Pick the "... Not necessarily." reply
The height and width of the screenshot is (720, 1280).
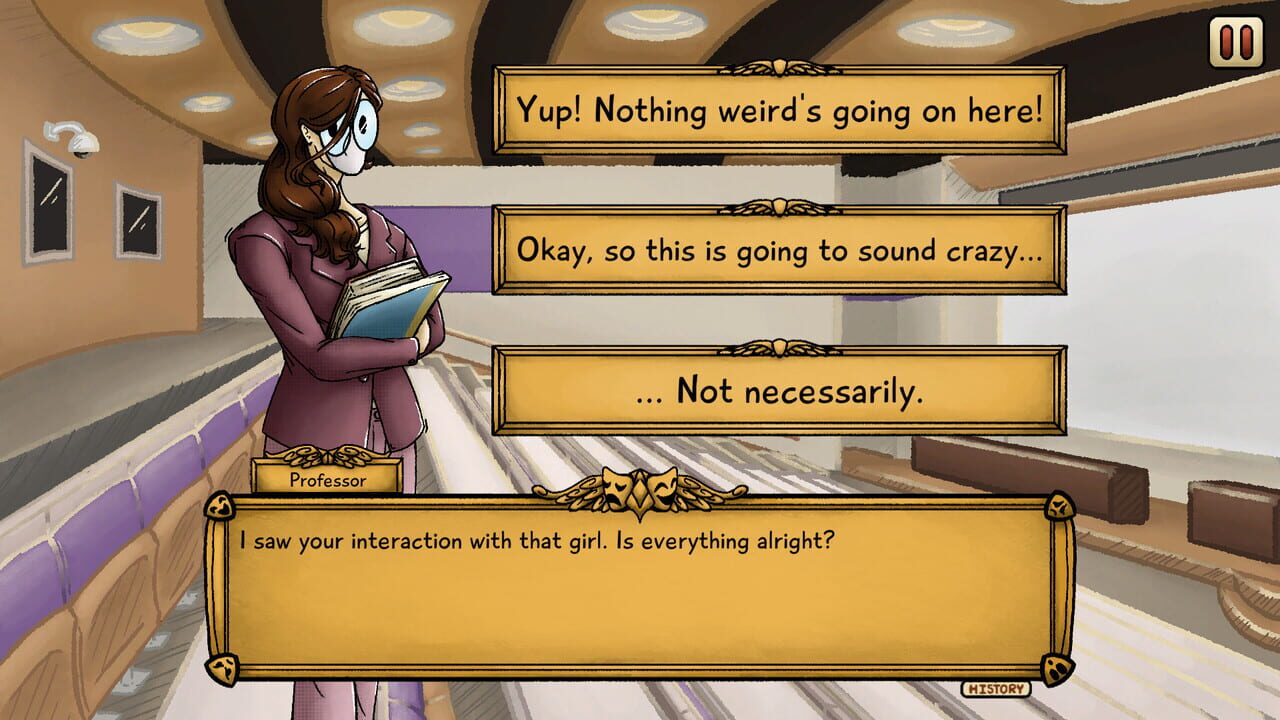[779, 390]
